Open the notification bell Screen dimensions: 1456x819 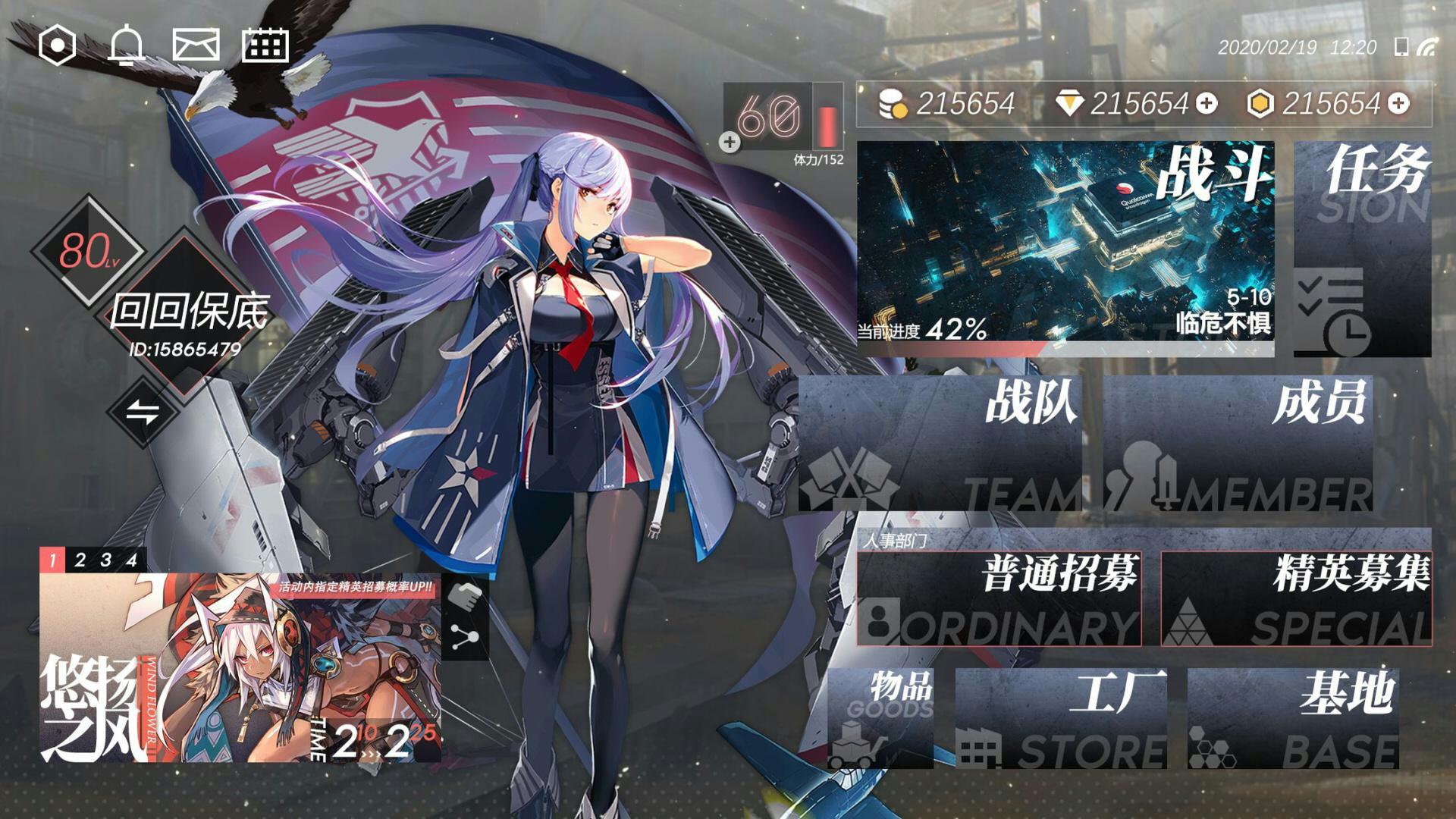pyautogui.click(x=126, y=45)
